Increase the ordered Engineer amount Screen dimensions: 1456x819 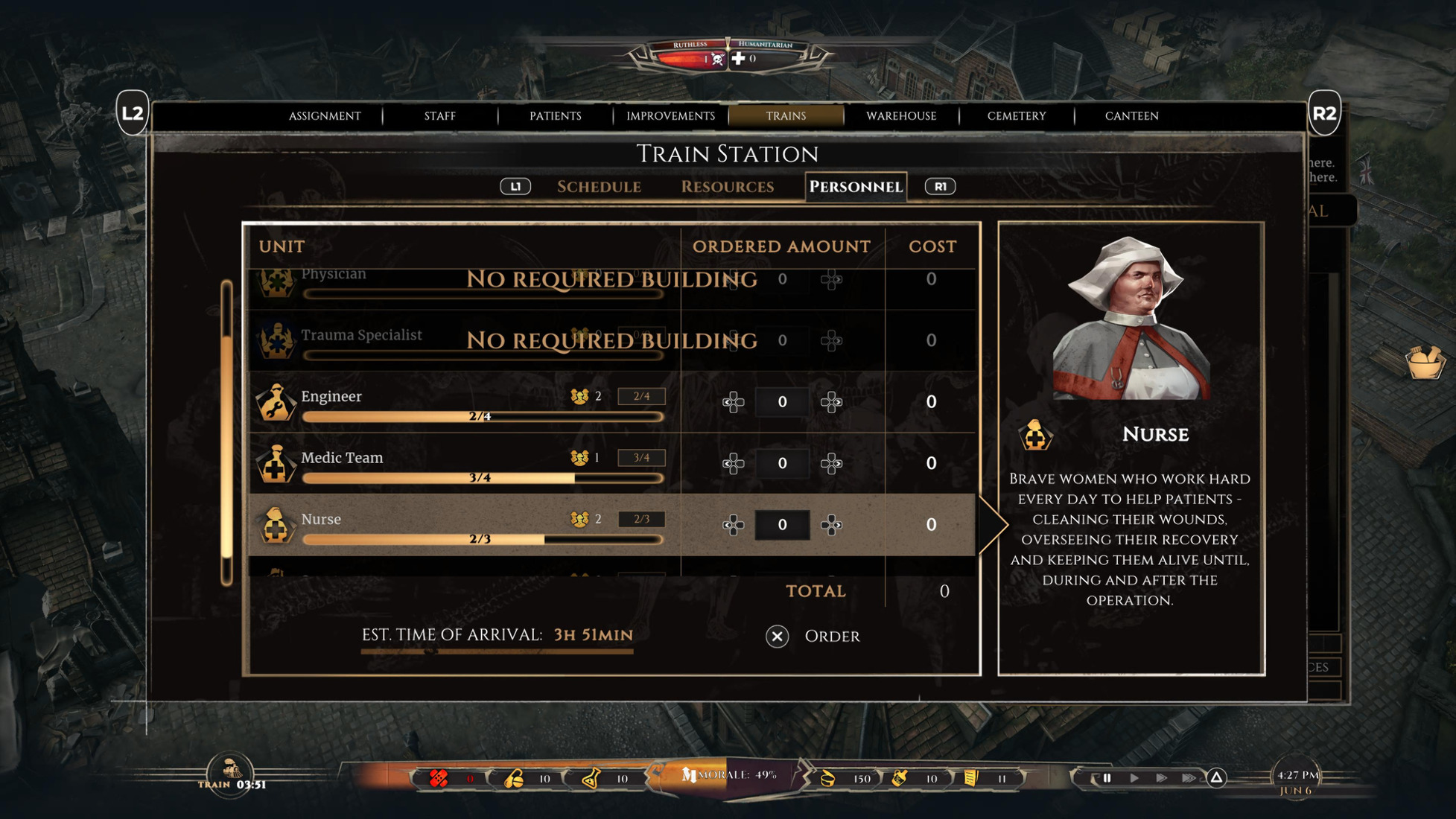pyautogui.click(x=831, y=402)
